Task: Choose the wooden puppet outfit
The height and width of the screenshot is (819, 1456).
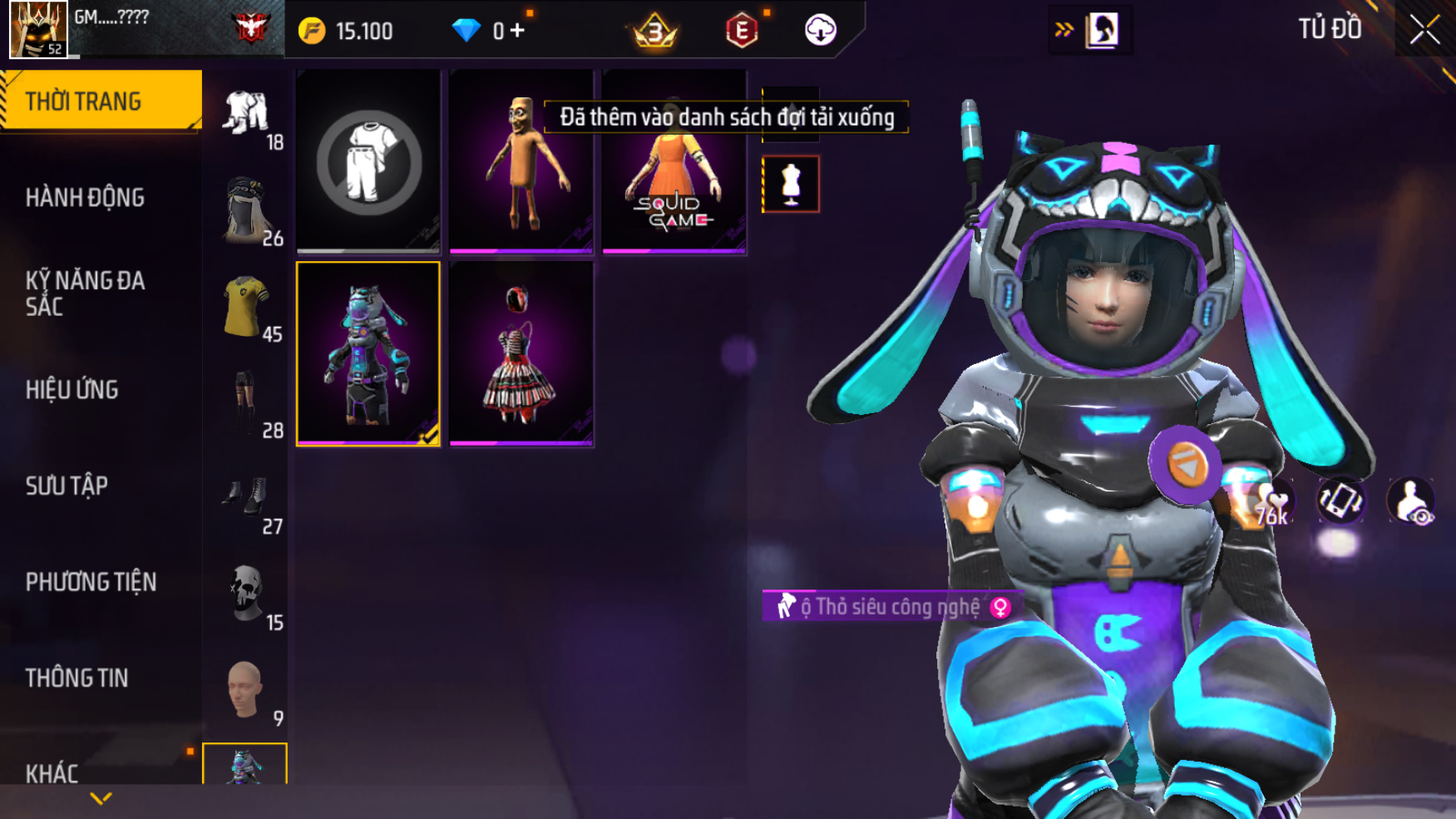Action: (521, 161)
